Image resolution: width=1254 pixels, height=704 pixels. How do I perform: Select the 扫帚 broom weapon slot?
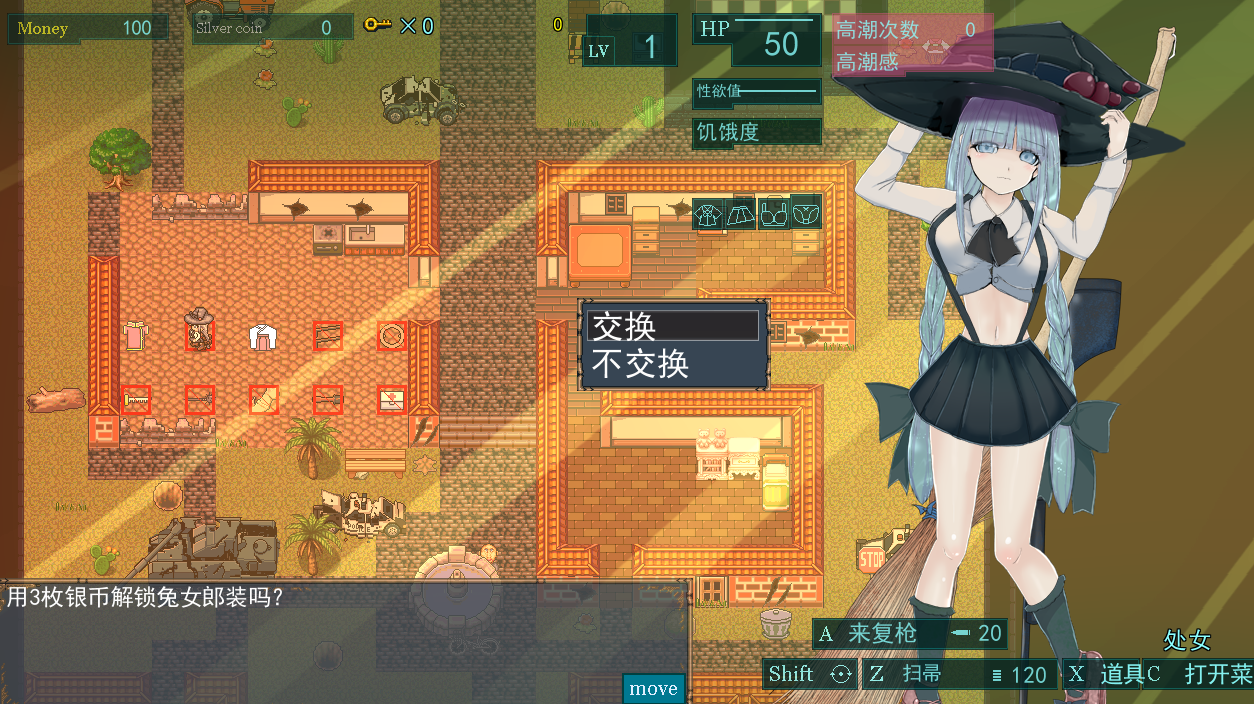[x=957, y=674]
